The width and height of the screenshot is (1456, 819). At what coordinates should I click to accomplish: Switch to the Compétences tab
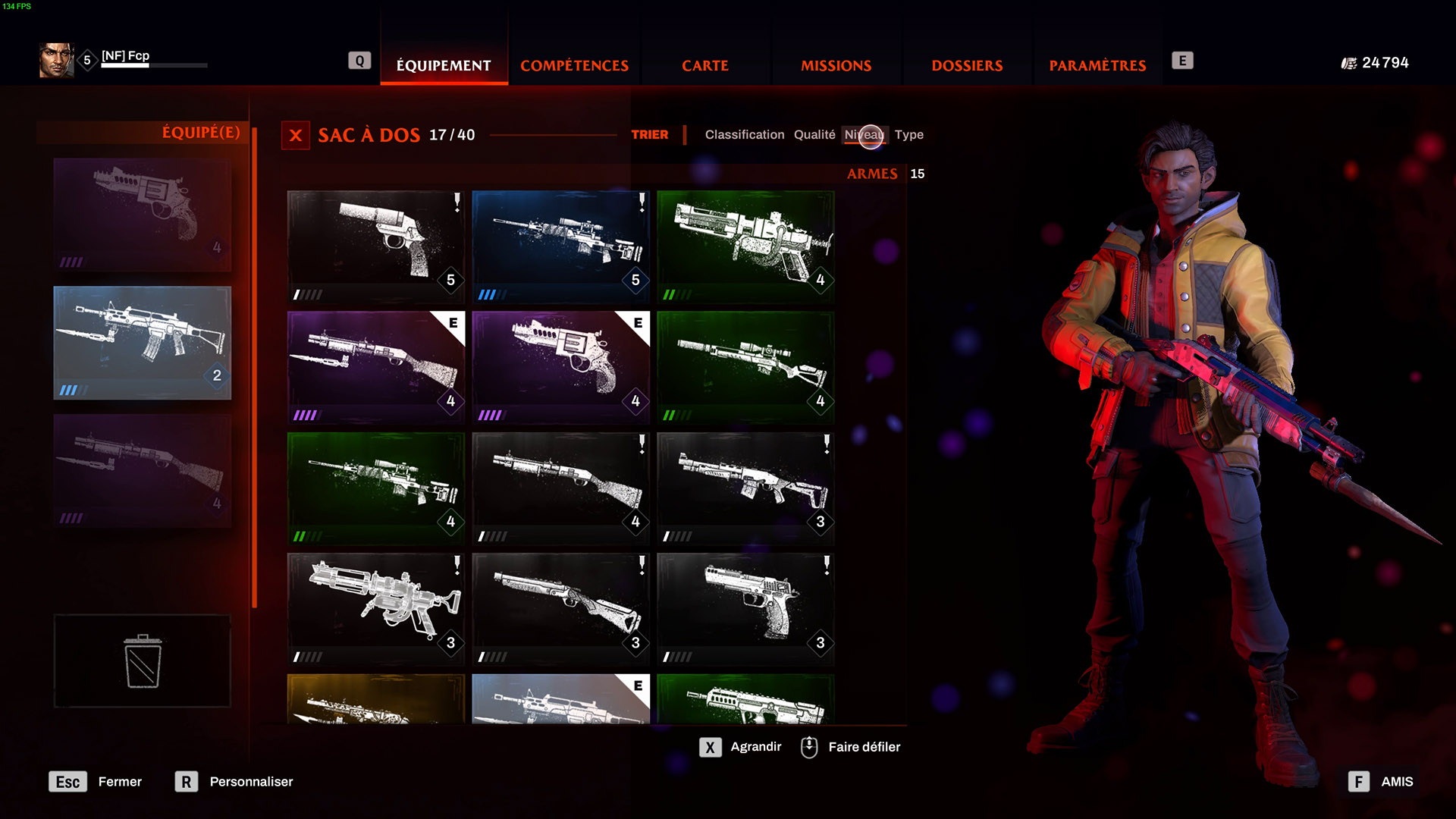click(574, 65)
